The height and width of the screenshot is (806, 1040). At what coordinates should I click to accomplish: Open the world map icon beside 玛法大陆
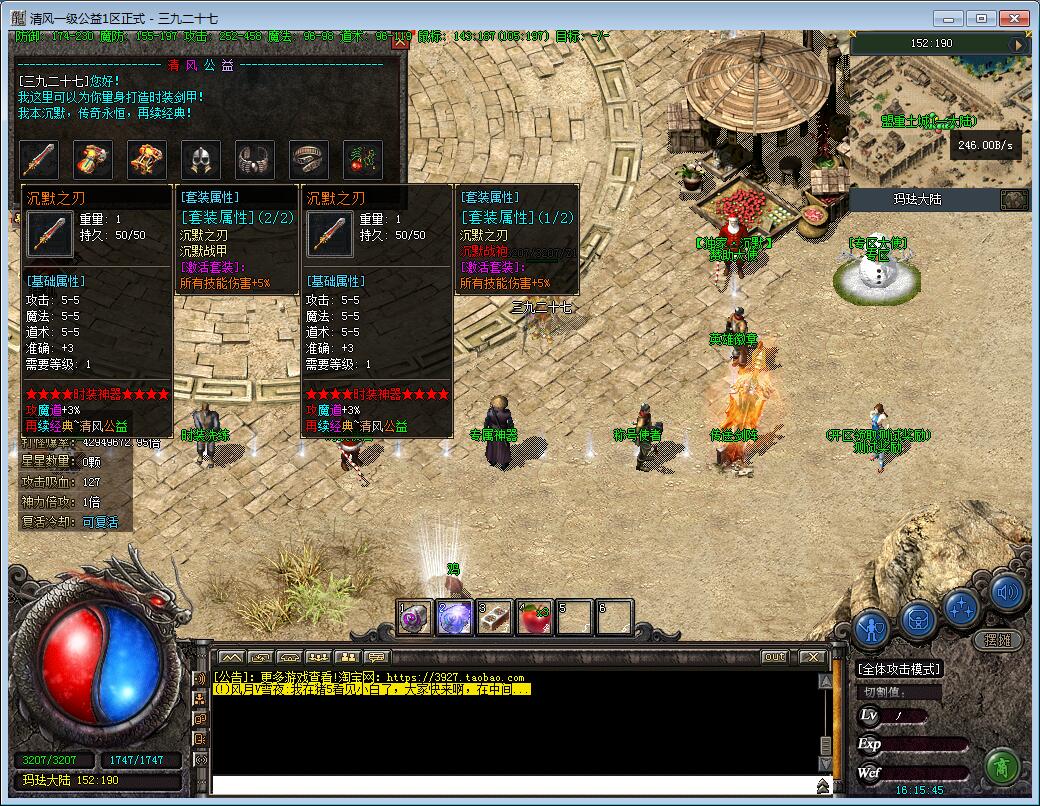click(x=1014, y=199)
